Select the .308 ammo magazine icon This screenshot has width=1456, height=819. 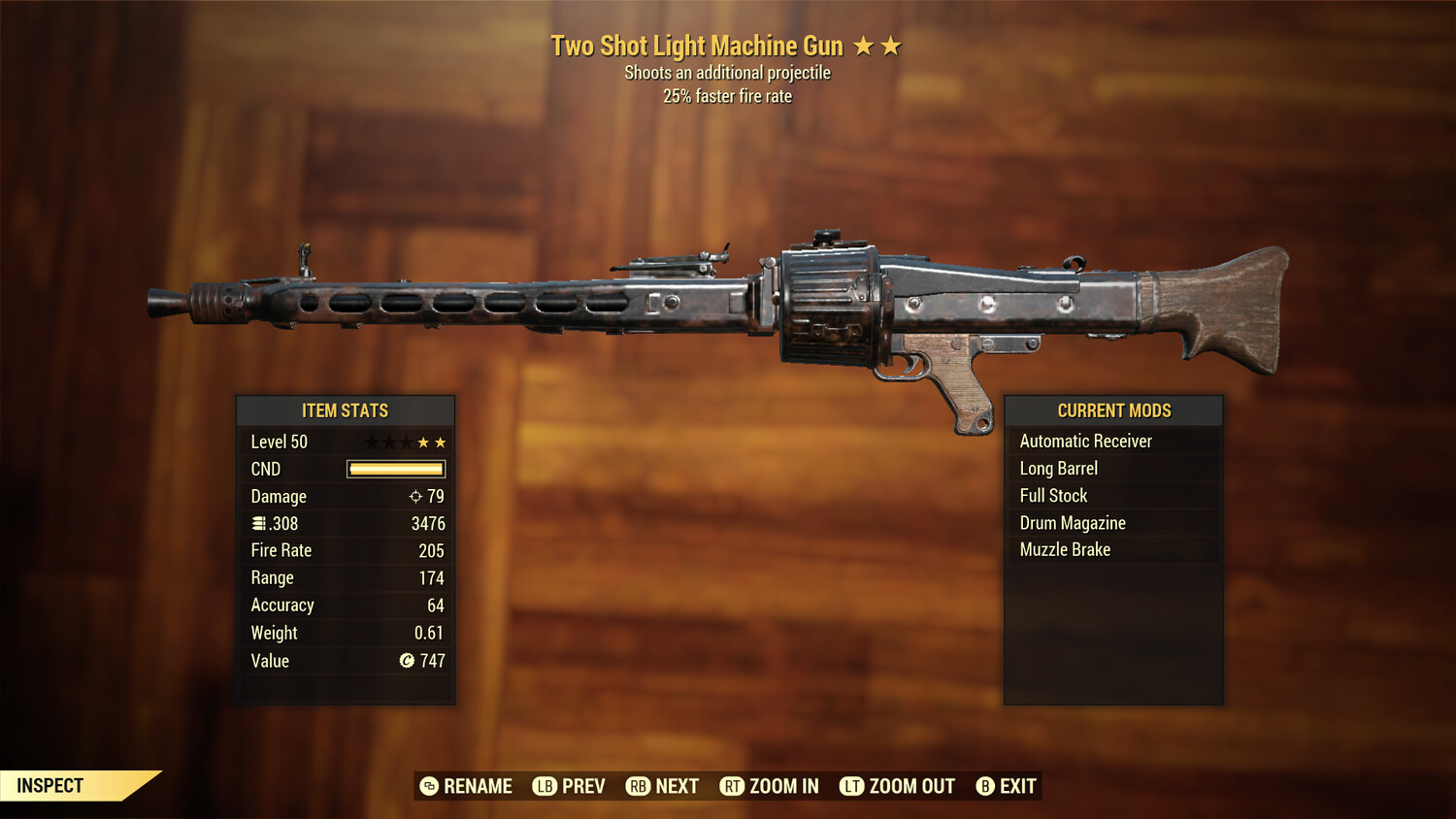point(260,523)
